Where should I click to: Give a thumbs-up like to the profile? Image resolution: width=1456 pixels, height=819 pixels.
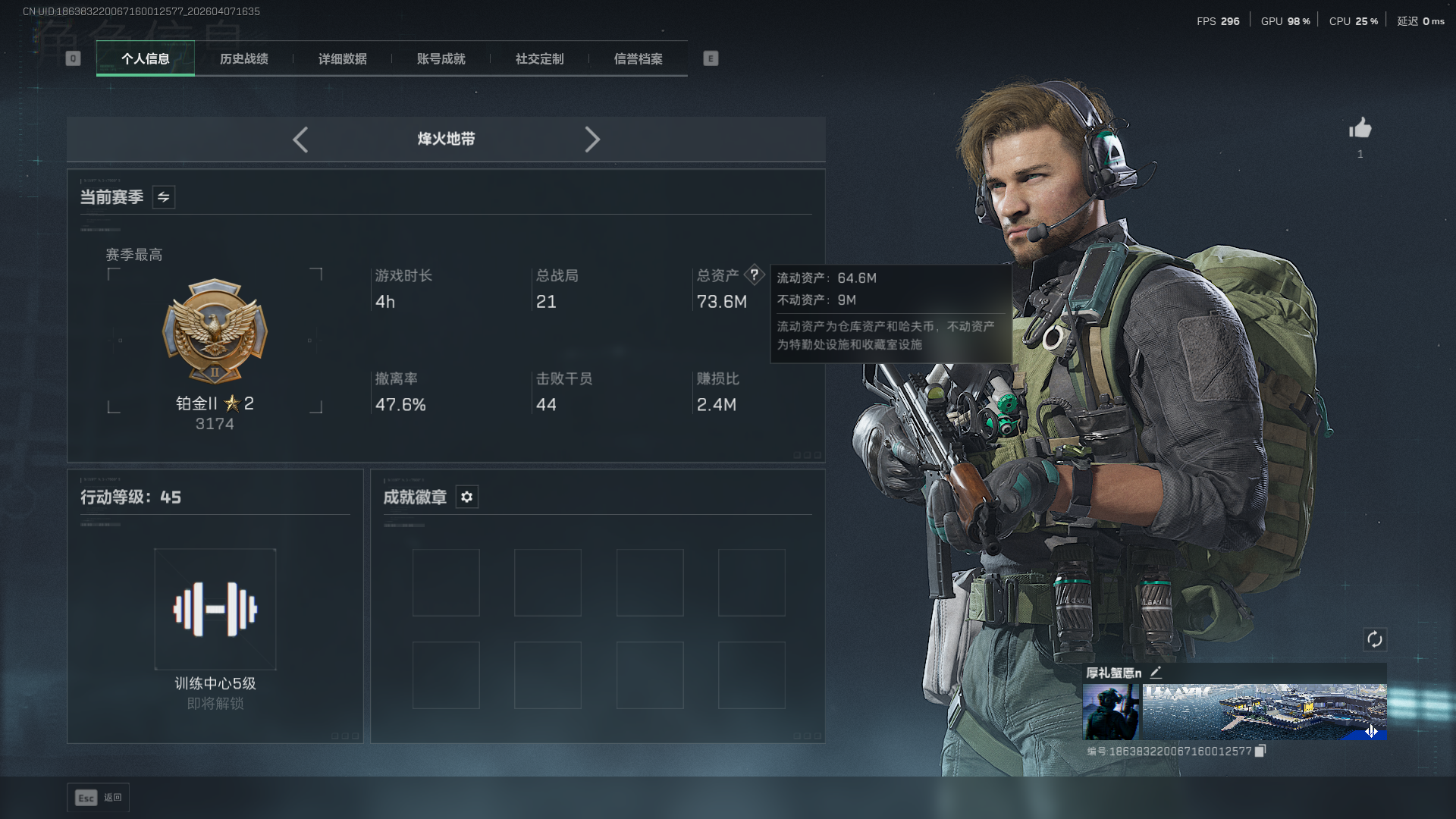pyautogui.click(x=1360, y=128)
